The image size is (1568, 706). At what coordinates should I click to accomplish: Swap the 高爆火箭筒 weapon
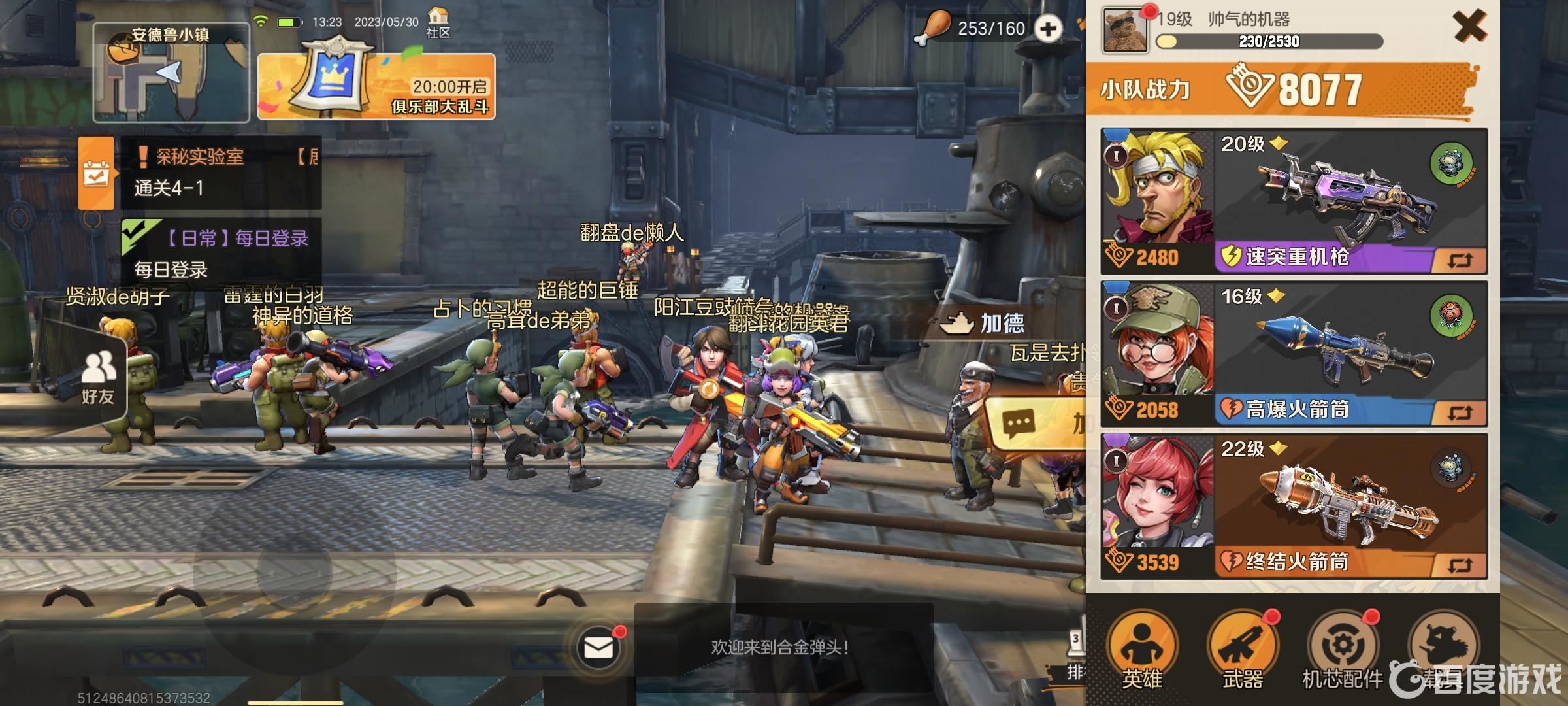coord(1459,412)
